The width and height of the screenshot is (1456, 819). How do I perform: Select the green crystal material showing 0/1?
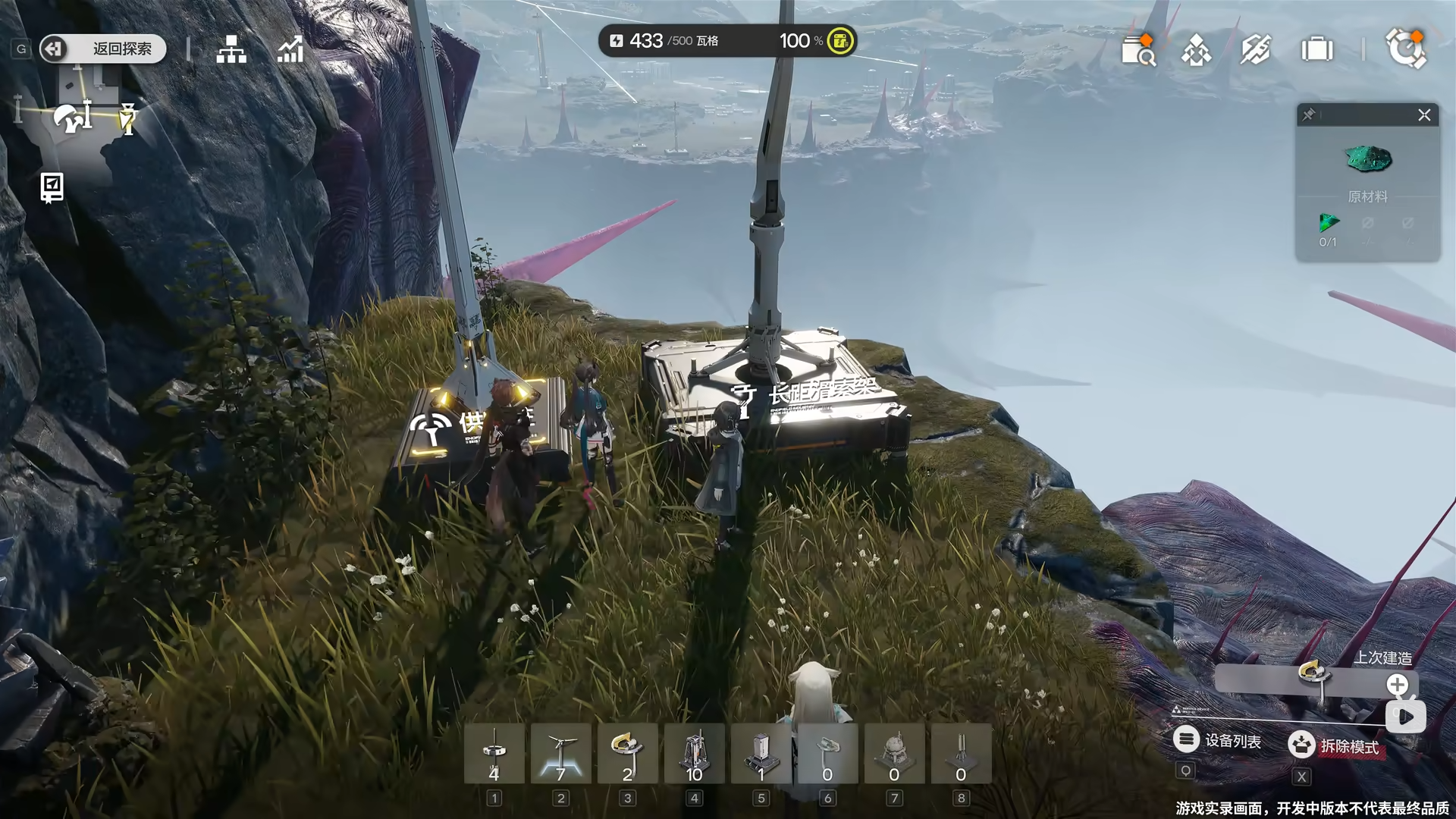tap(1329, 224)
